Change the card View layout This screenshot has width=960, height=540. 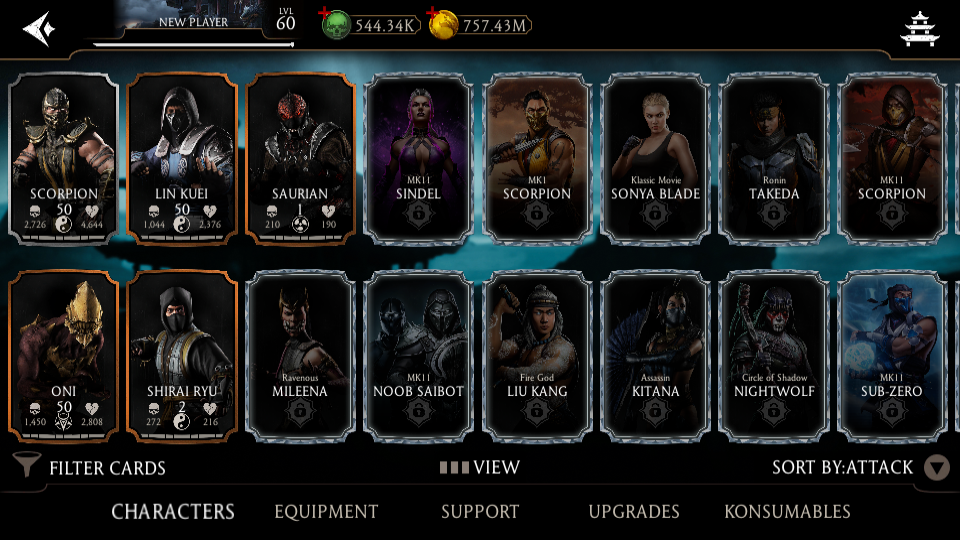point(480,467)
